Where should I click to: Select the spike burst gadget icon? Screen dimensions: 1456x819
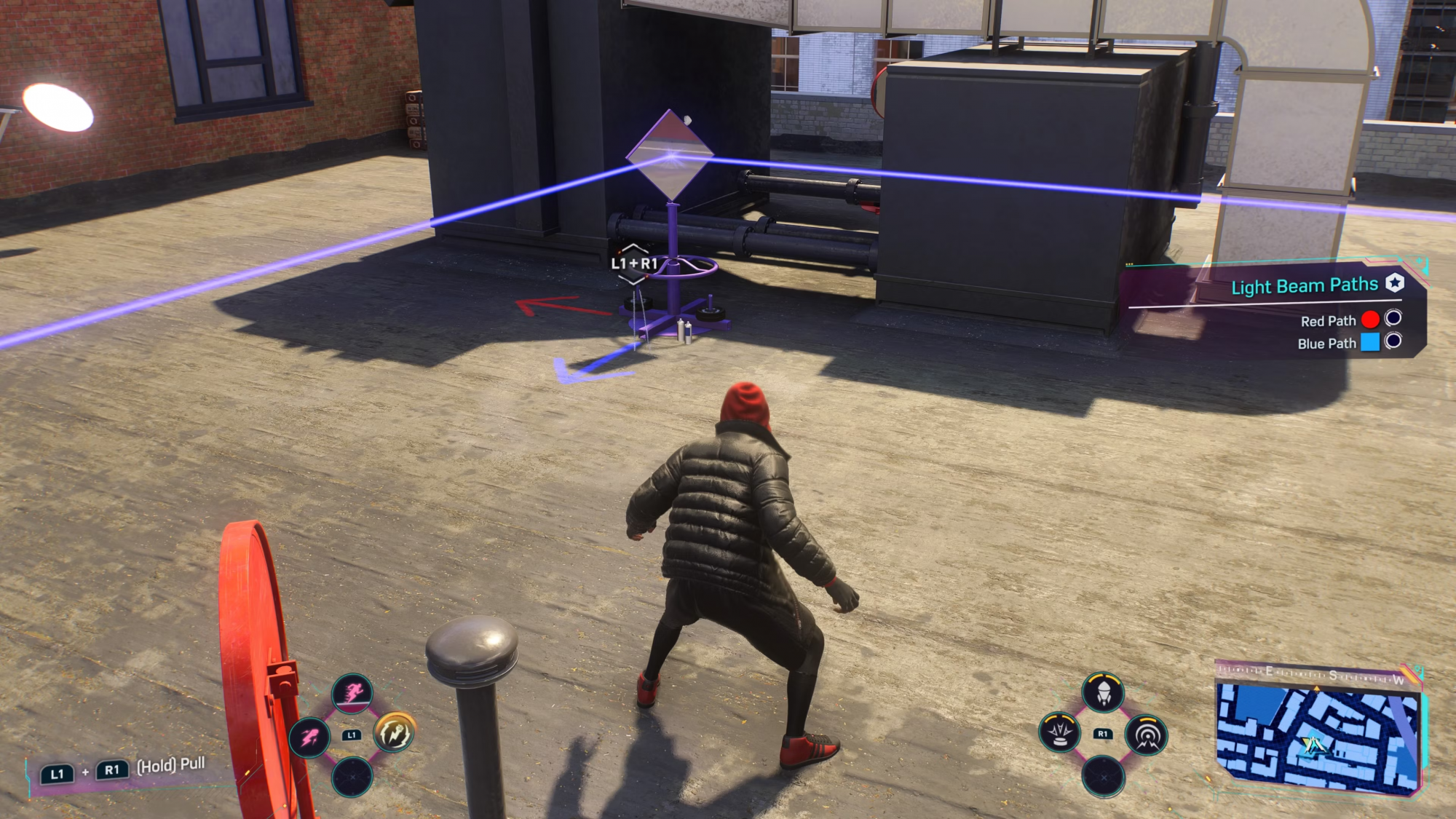(1060, 732)
